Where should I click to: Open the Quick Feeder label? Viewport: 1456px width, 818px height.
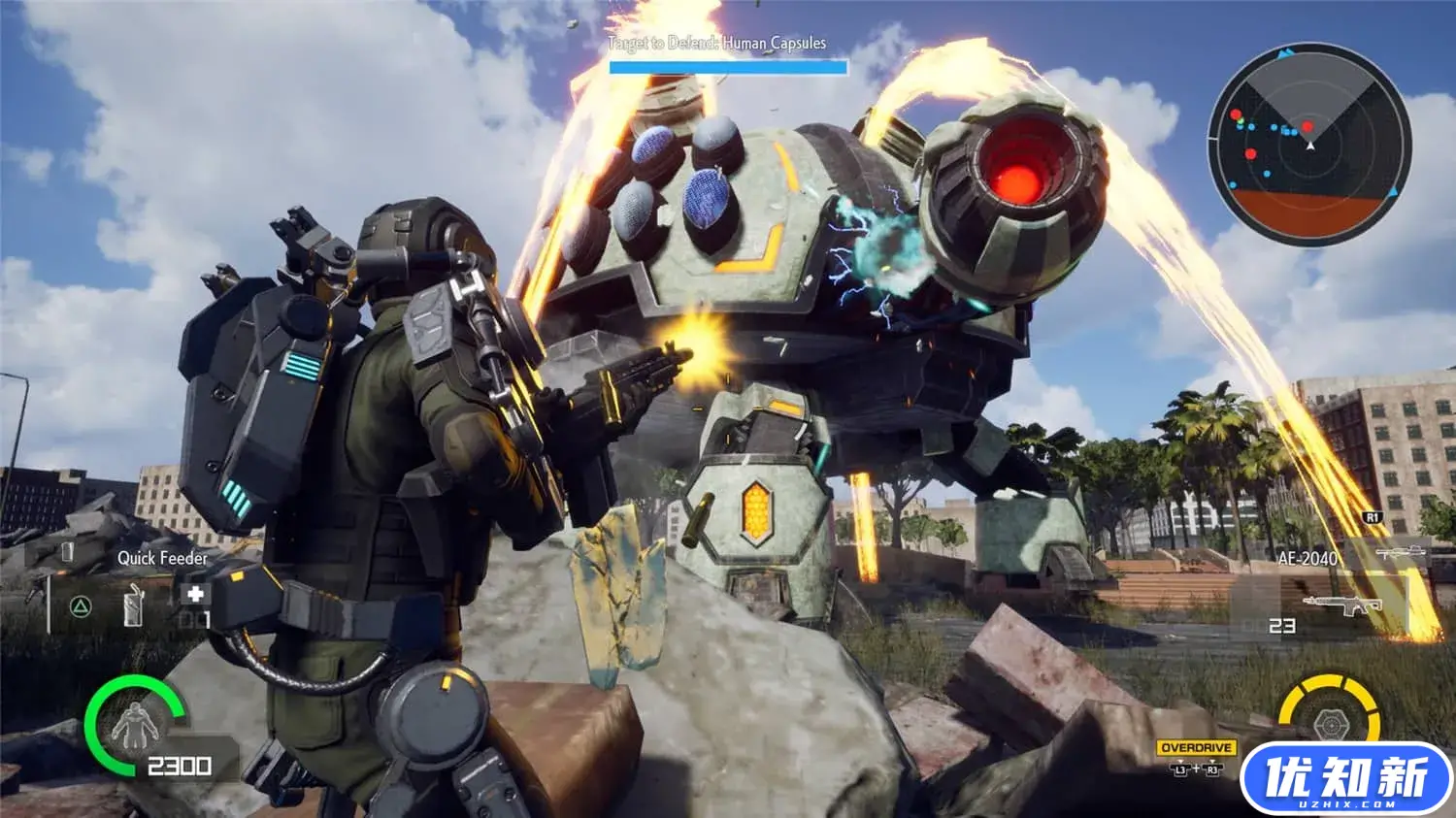pos(162,558)
